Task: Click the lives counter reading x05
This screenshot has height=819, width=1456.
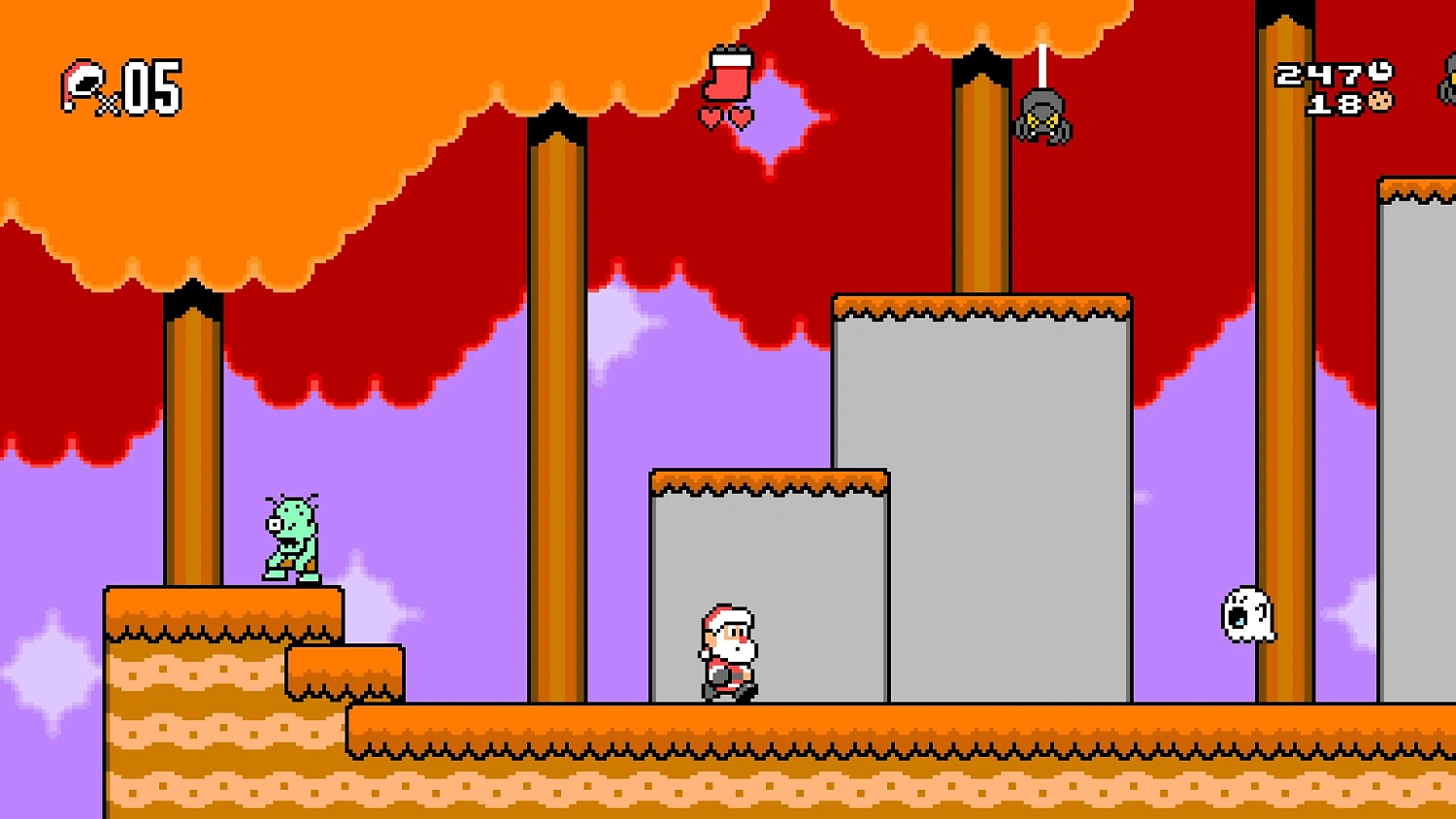Action: pyautogui.click(x=146, y=89)
